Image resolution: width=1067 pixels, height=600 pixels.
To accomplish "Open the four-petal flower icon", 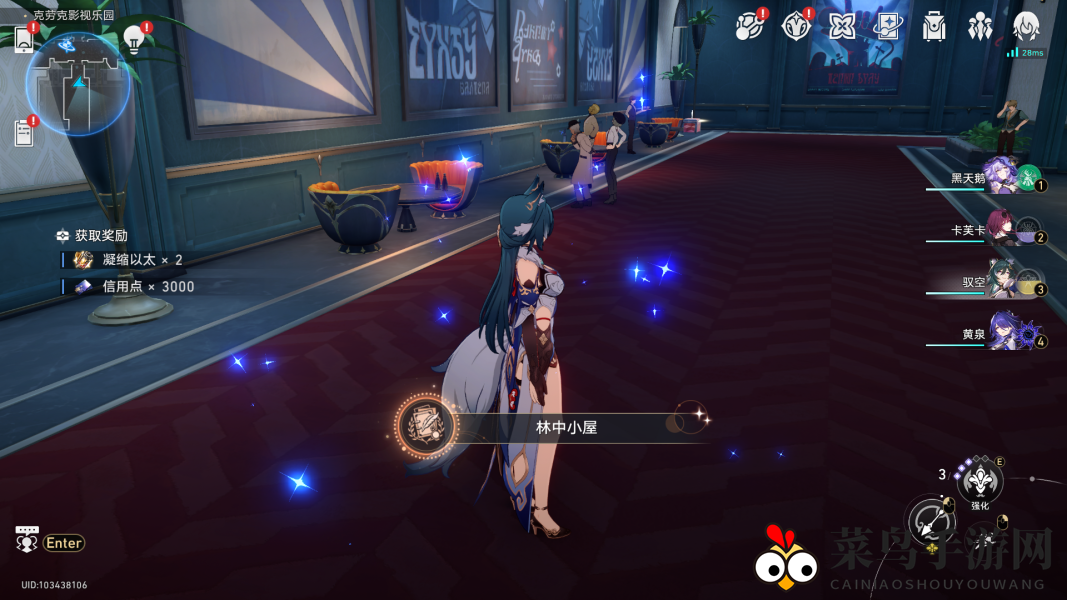I will click(x=842, y=26).
